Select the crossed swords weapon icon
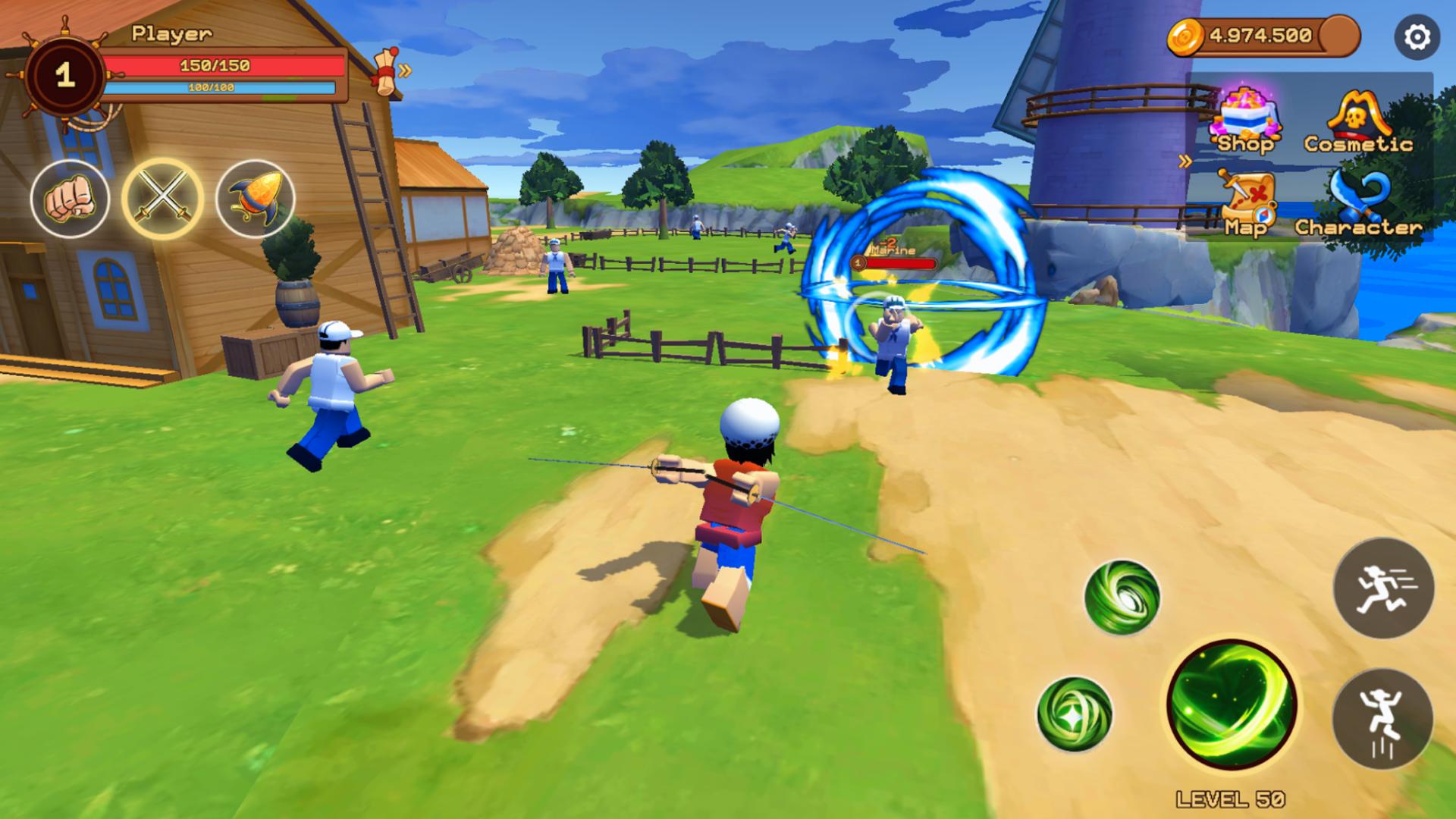The width and height of the screenshot is (1456, 819). [x=162, y=197]
